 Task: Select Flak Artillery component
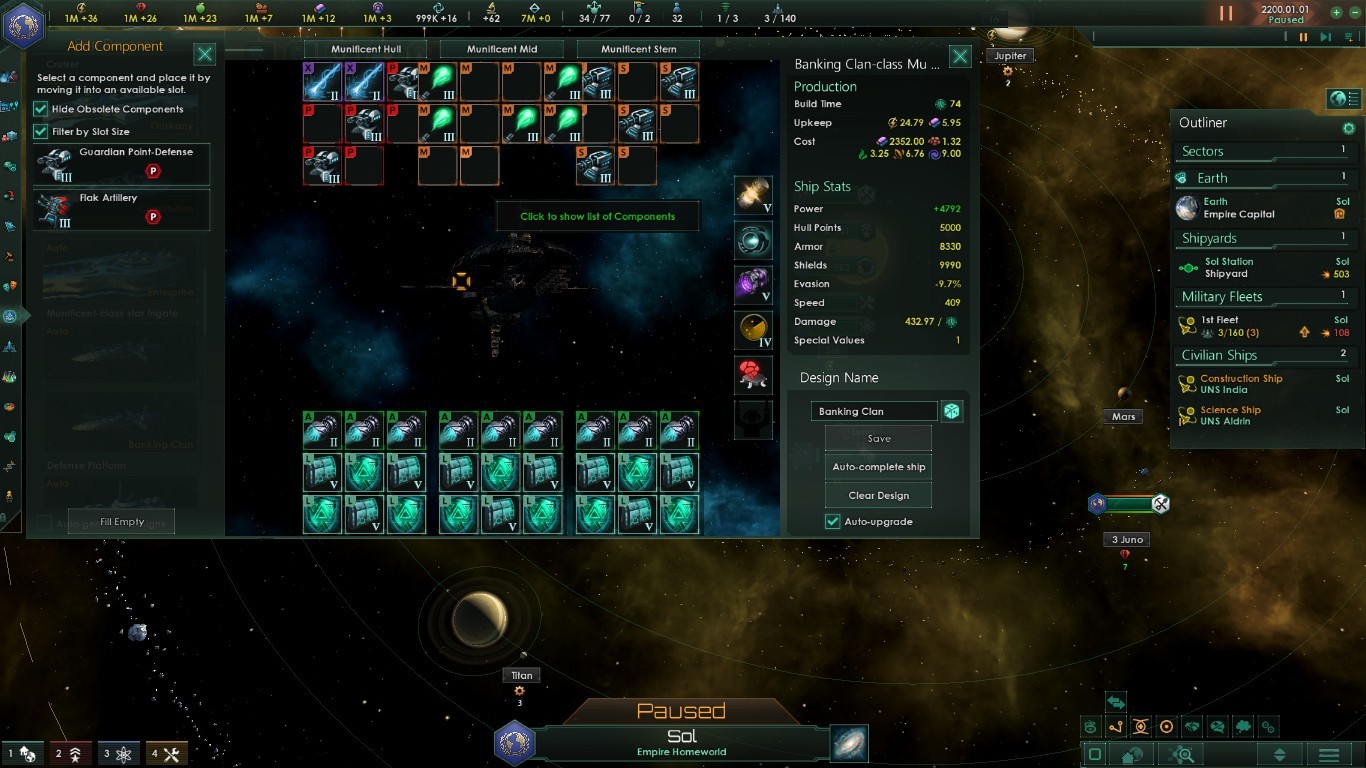pos(122,210)
